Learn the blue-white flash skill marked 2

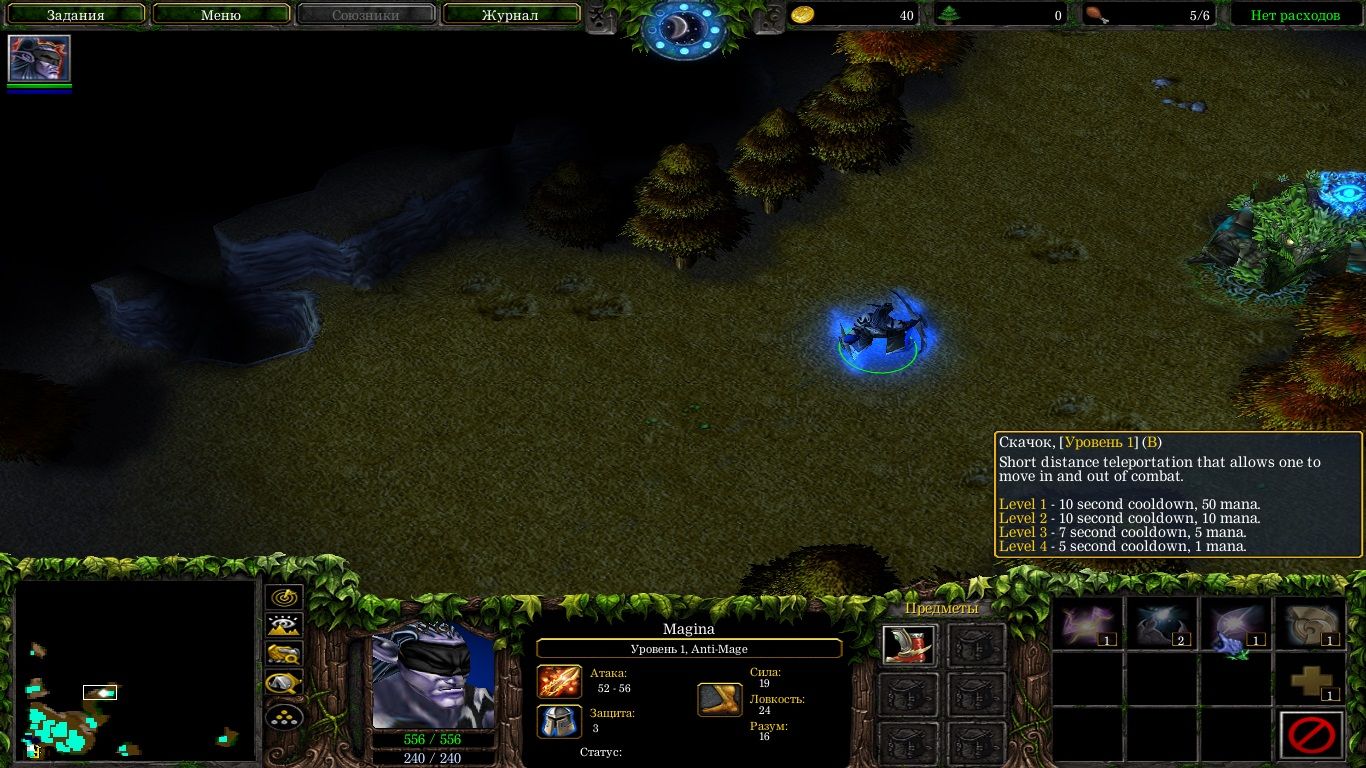tap(1161, 624)
